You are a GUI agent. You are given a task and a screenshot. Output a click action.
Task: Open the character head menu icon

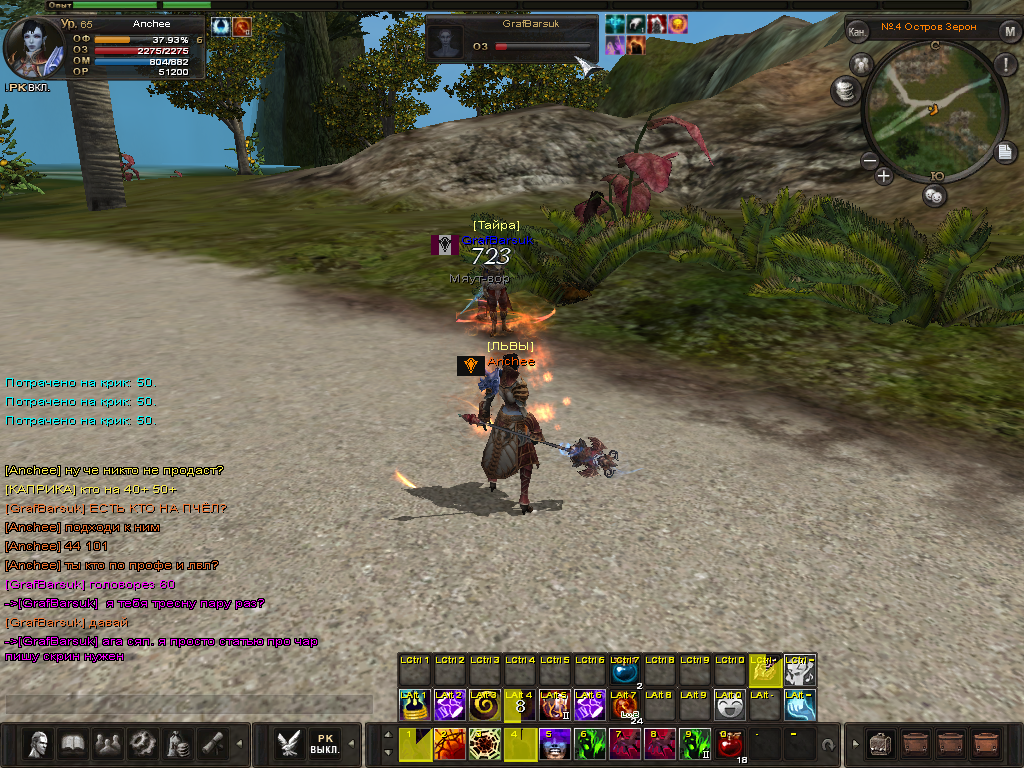tap(39, 743)
